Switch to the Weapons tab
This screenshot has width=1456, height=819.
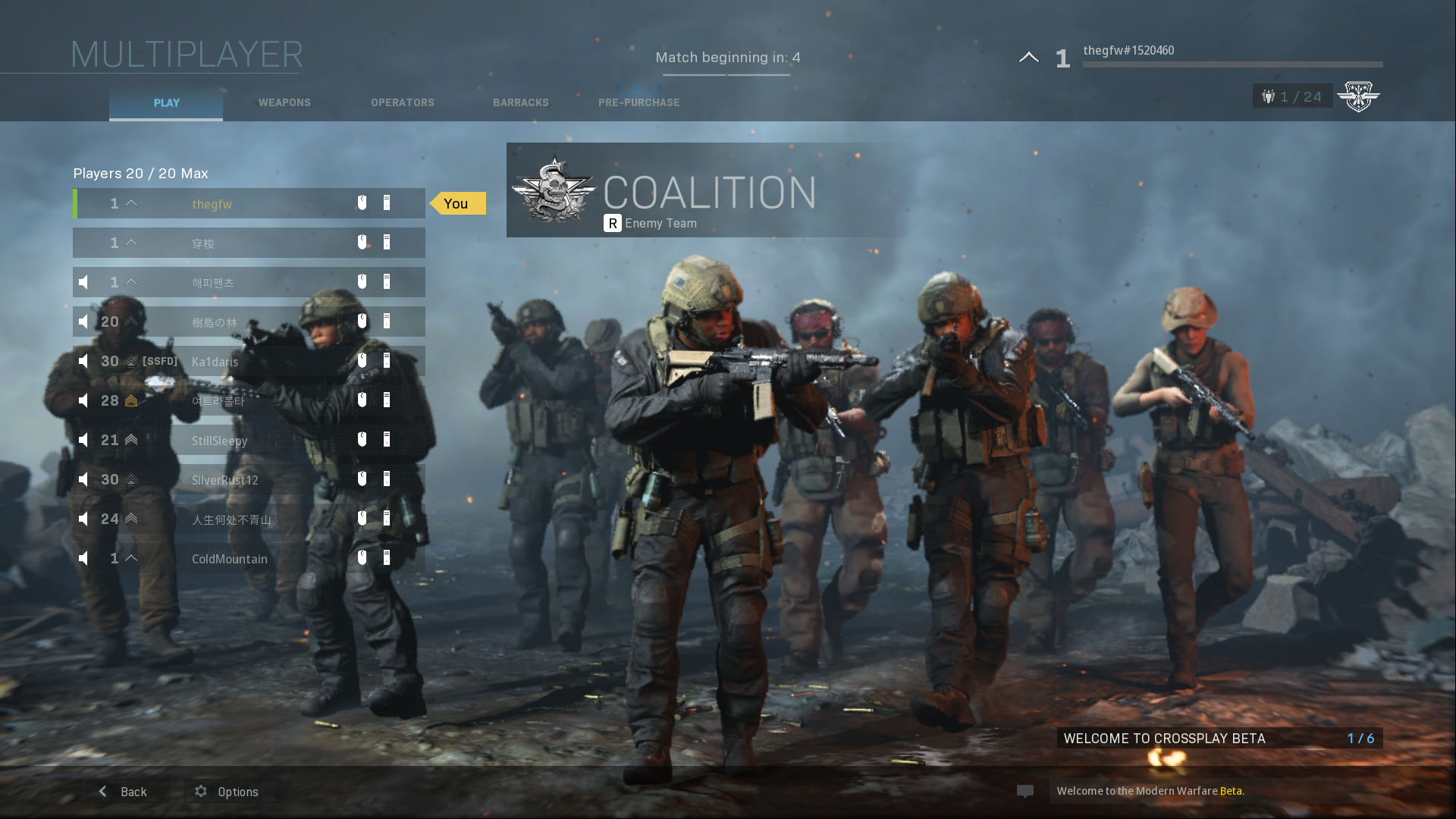pyautogui.click(x=284, y=102)
